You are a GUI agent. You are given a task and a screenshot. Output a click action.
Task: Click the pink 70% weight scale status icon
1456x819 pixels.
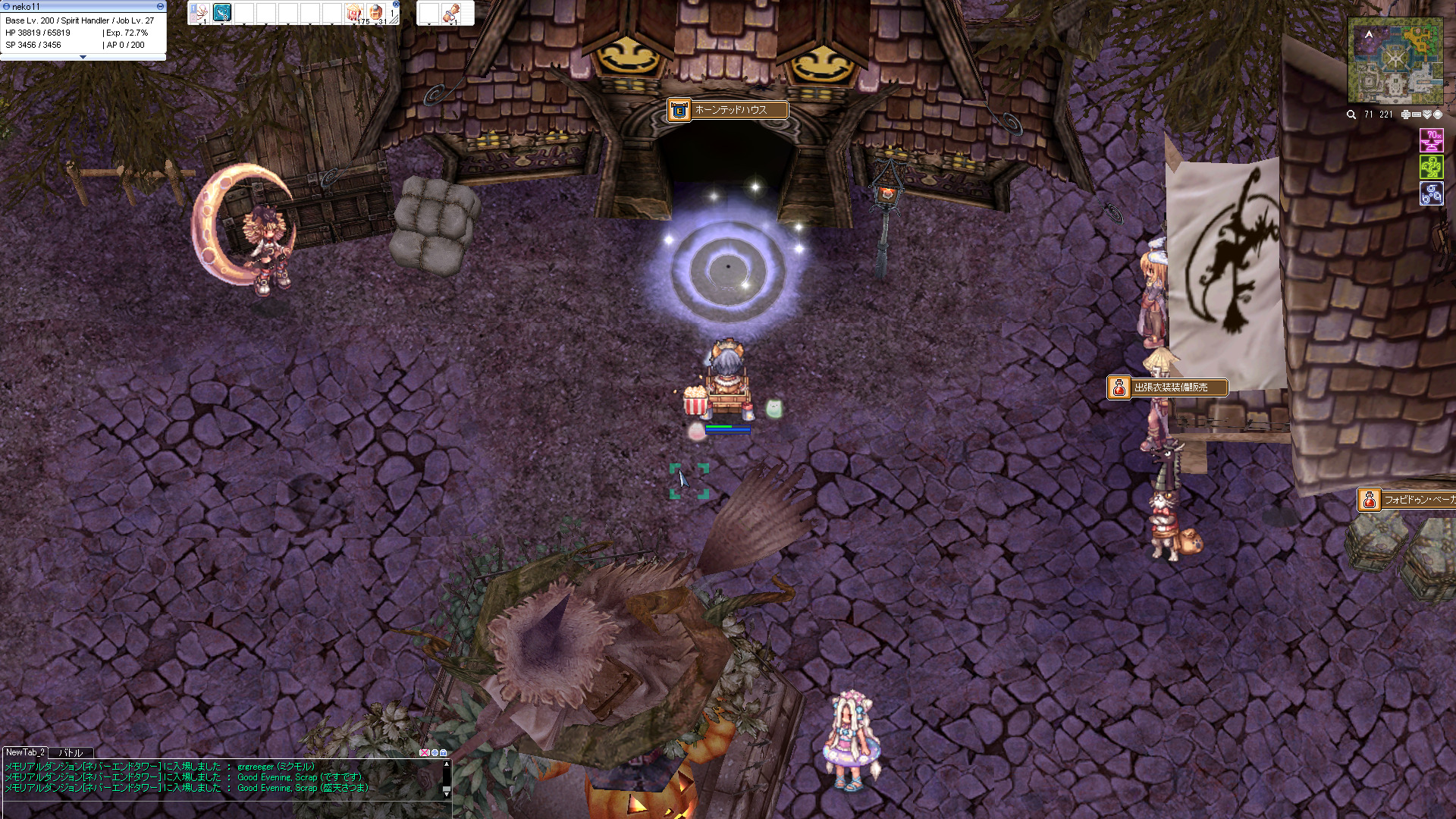click(1431, 140)
